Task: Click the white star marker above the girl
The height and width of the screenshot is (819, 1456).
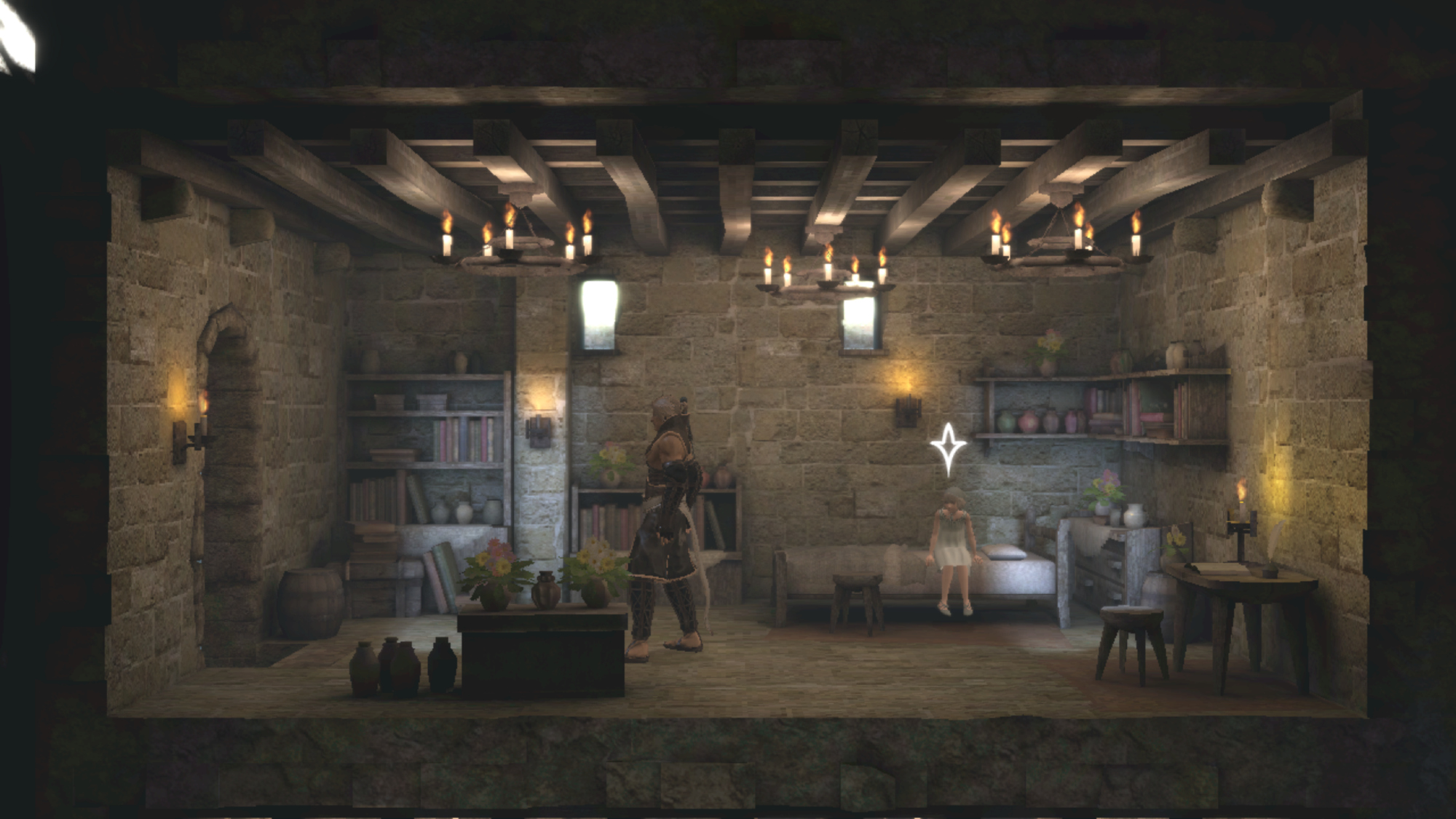Action: coord(948,448)
